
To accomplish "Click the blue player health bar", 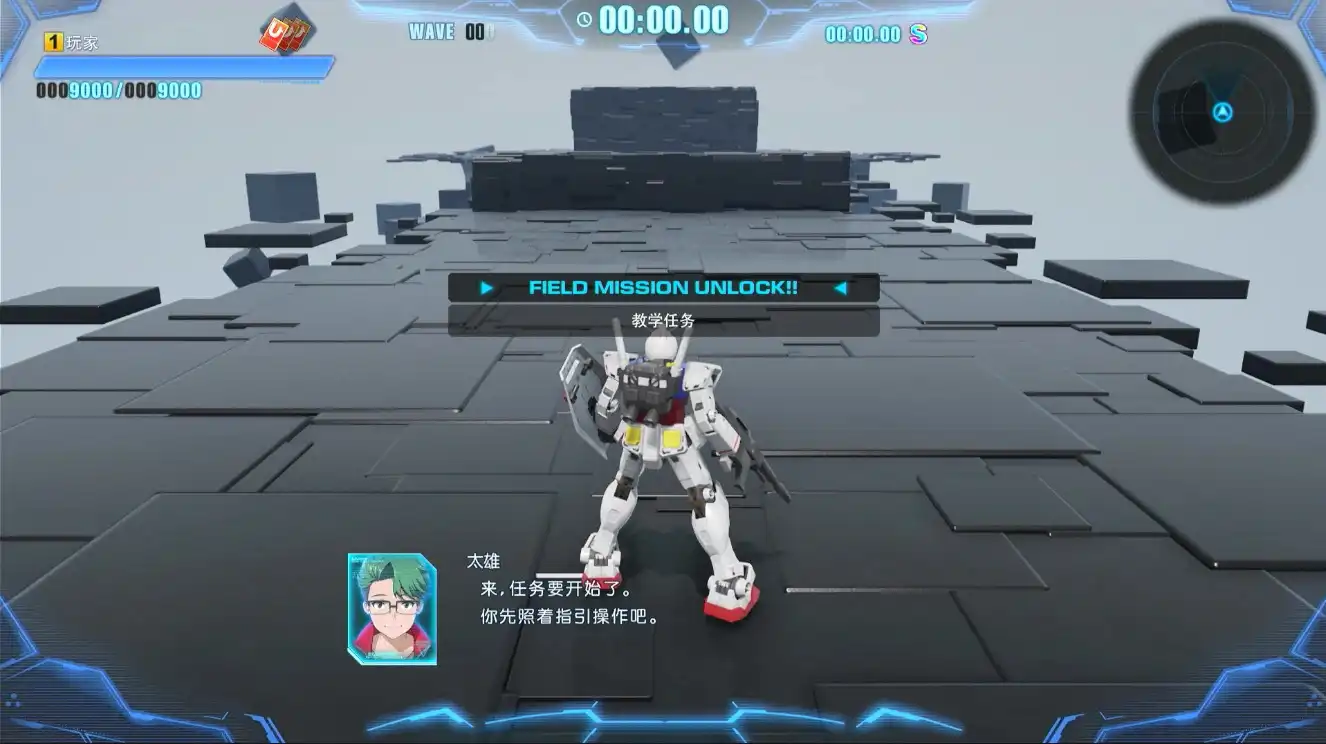I will click(180, 64).
